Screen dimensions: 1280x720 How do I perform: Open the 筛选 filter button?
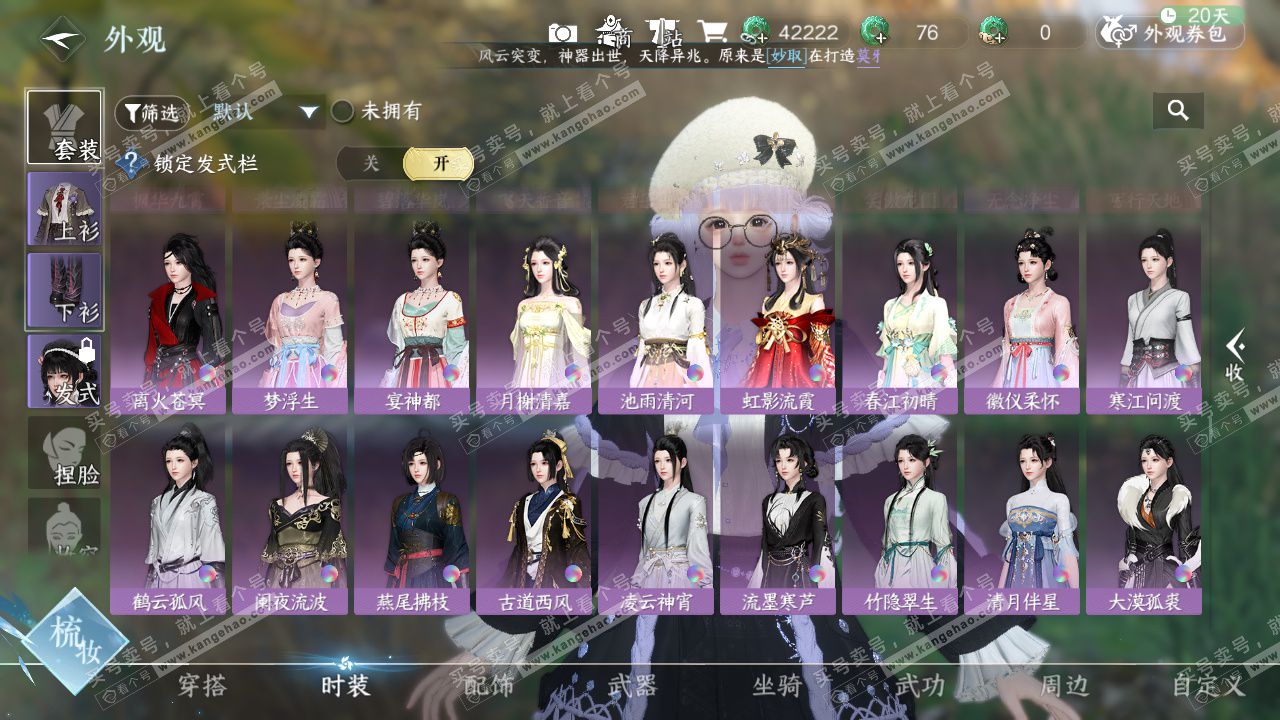[151, 113]
